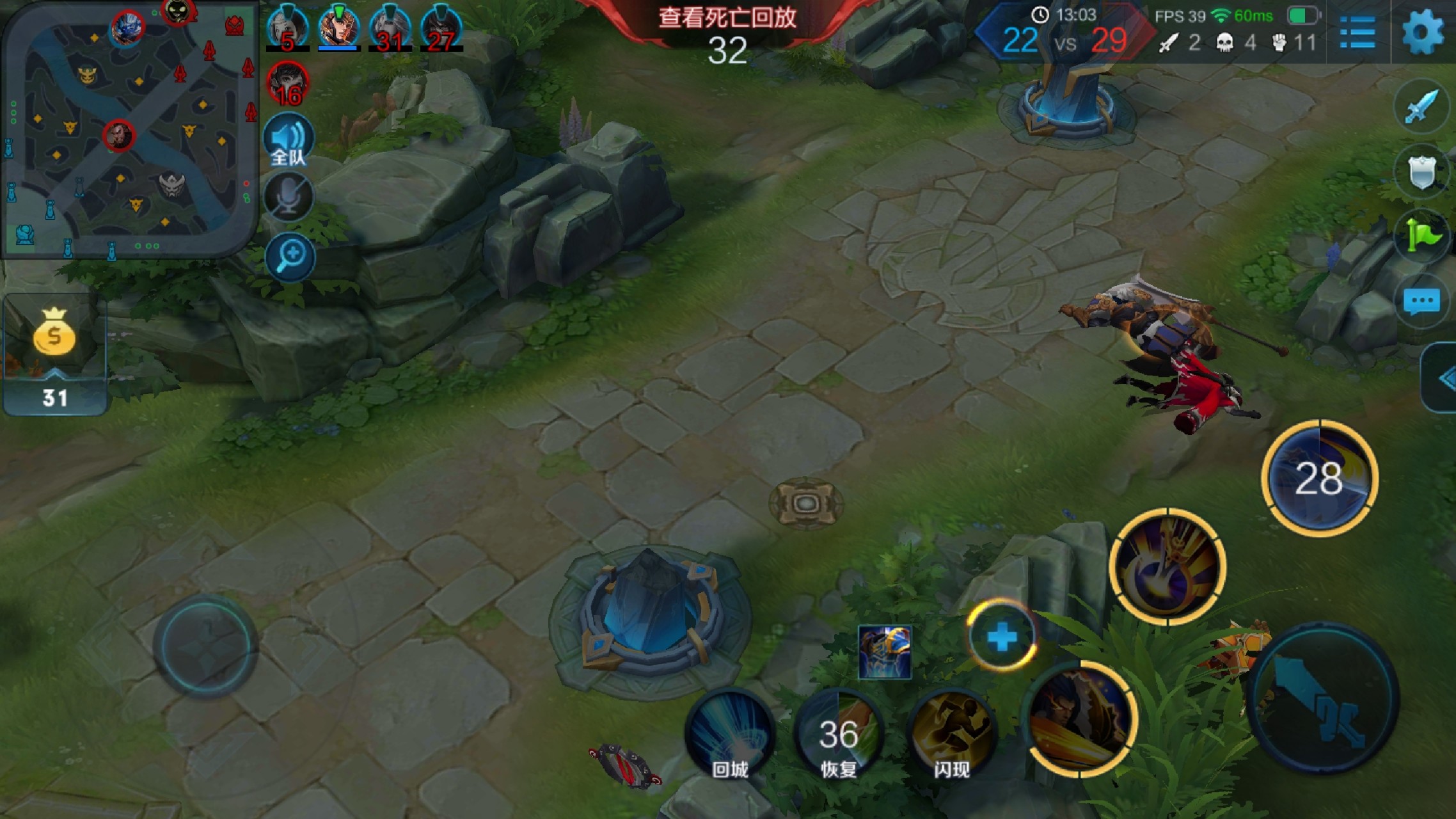Send the shield defend signal
1456x819 pixels.
[1421, 171]
